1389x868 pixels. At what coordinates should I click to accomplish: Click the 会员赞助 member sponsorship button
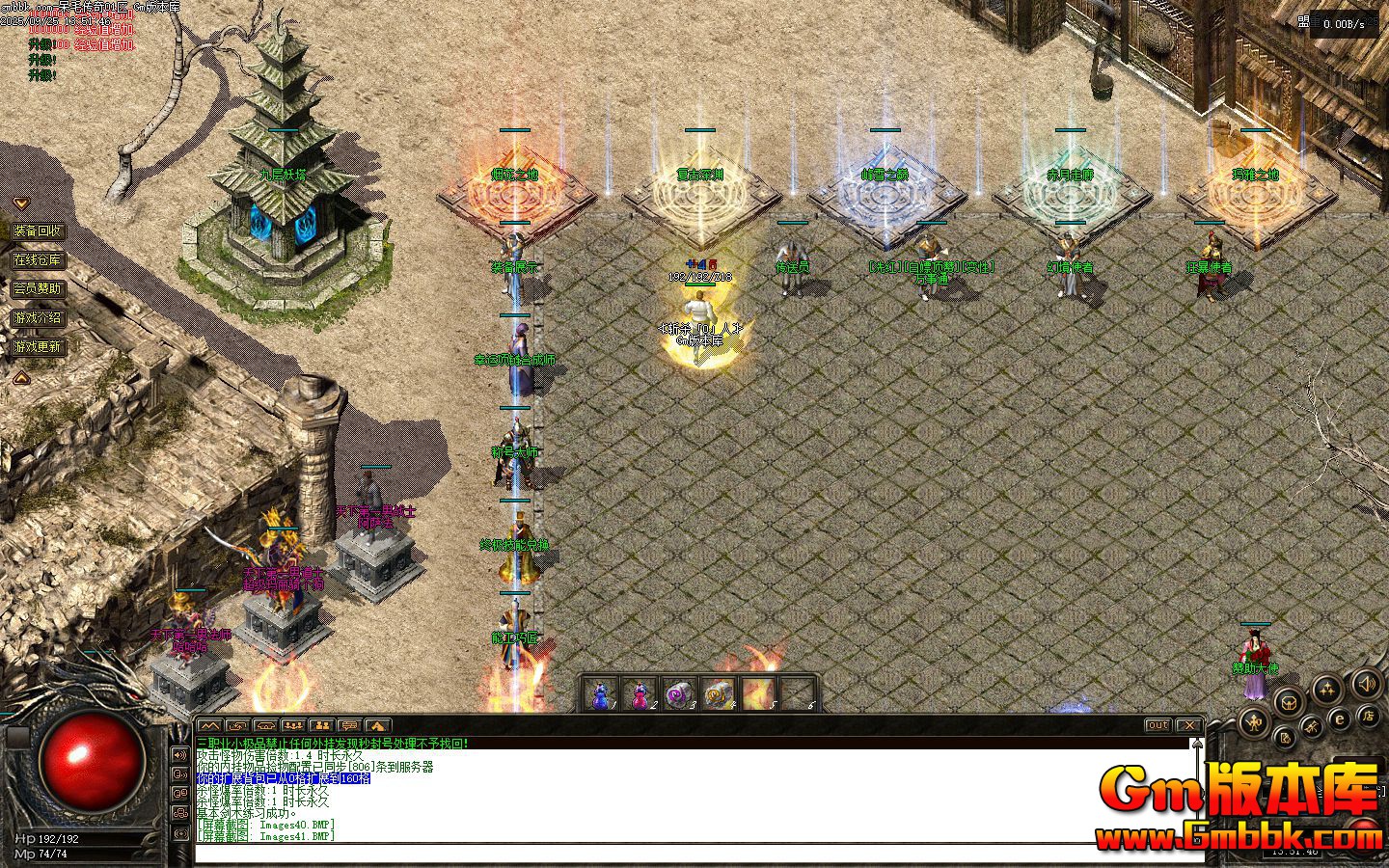point(38,288)
